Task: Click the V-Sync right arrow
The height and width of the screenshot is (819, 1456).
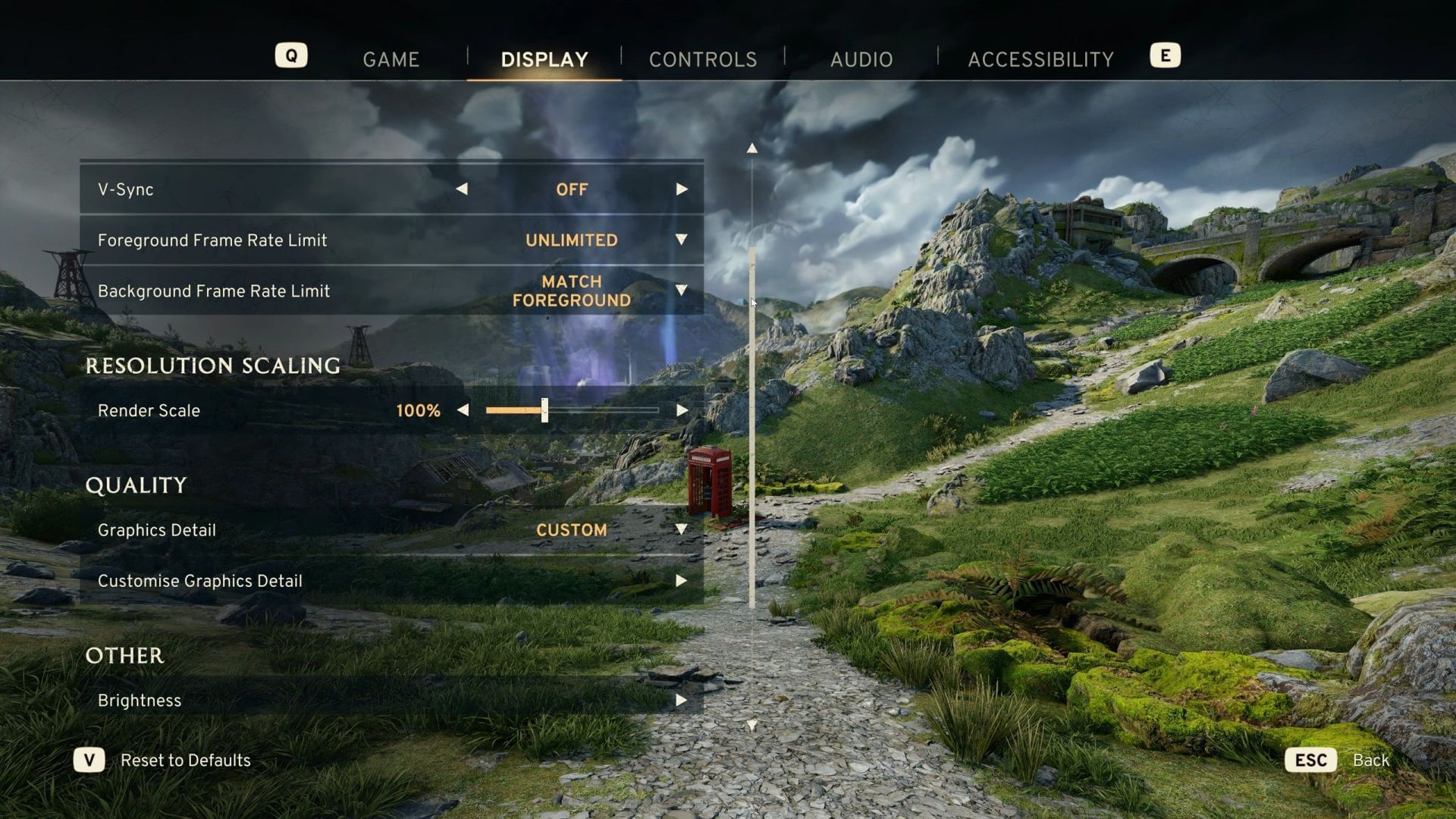Action: point(682,190)
